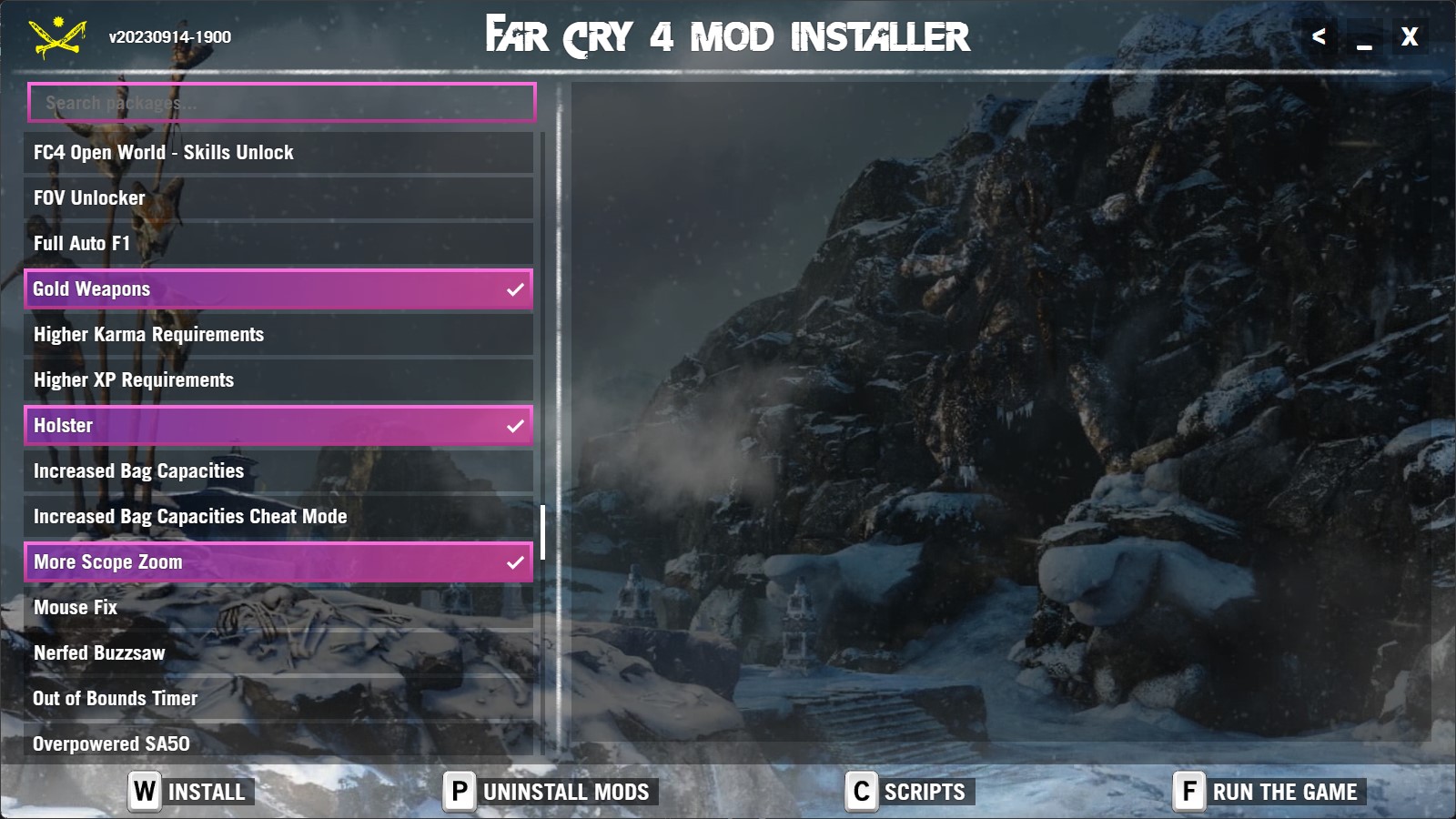Open the Scripts section
This screenshot has width=1456, height=819.
tap(909, 792)
